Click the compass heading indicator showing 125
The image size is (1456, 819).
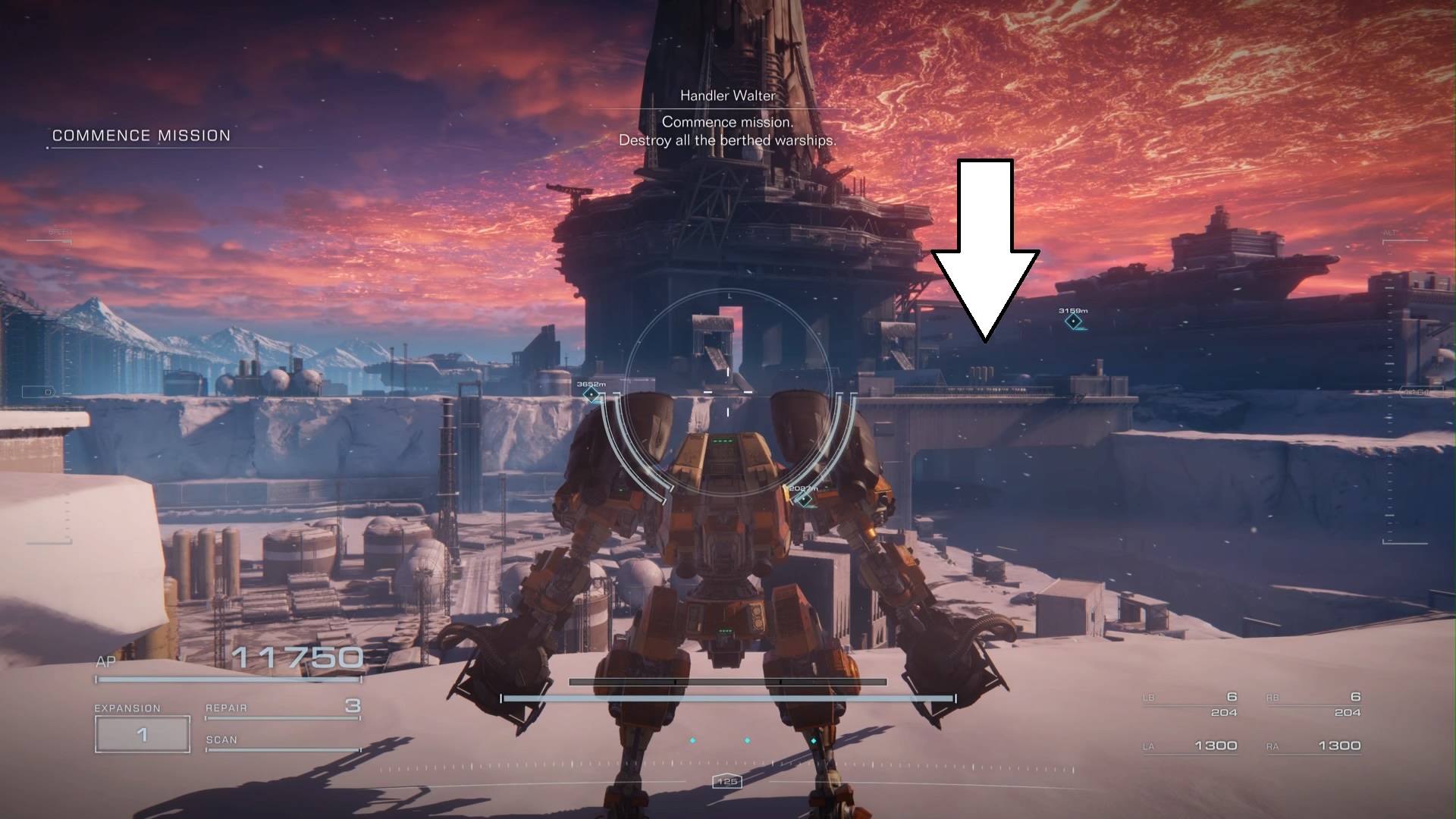(726, 783)
